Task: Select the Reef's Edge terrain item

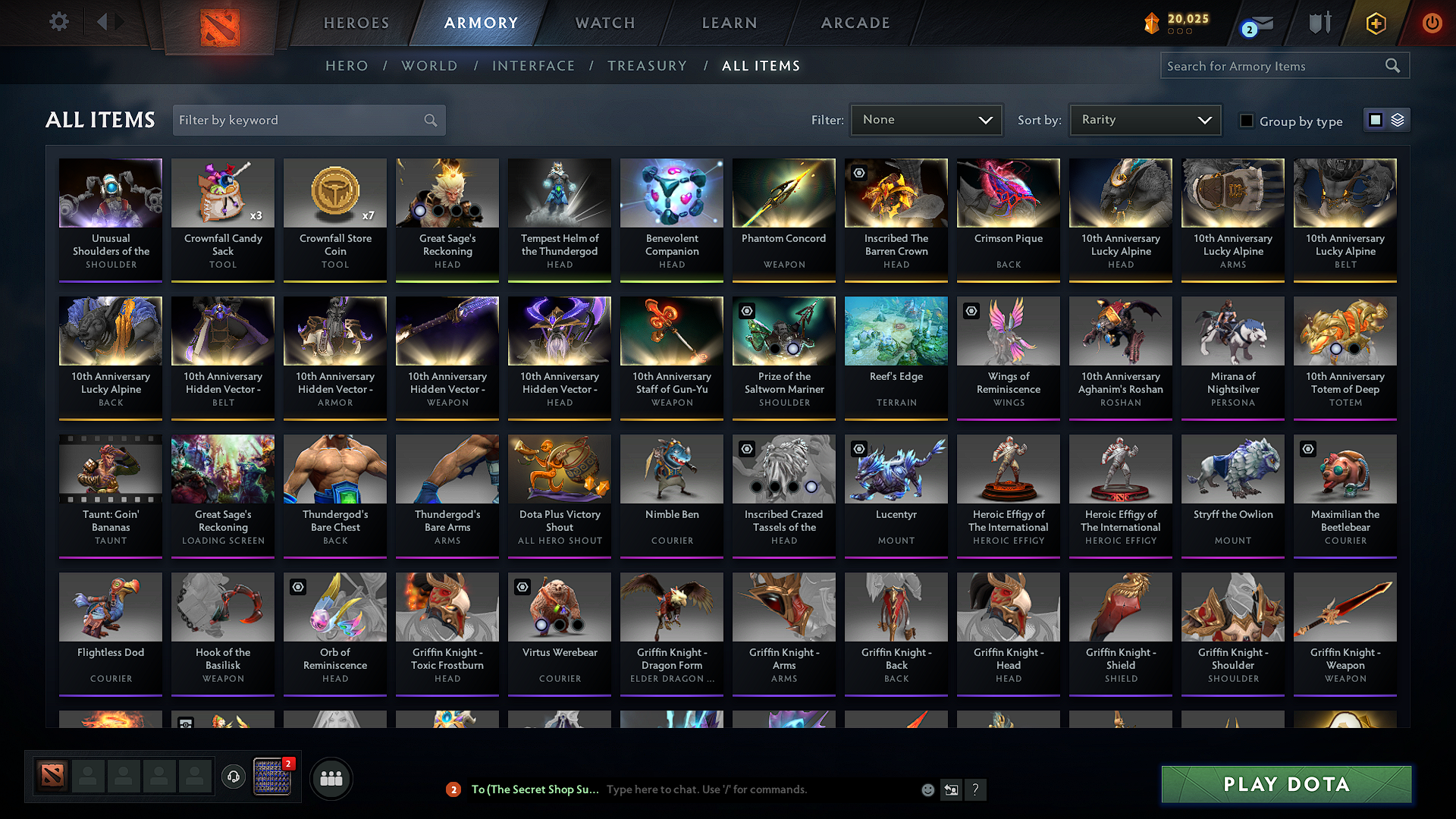Action: tap(896, 356)
